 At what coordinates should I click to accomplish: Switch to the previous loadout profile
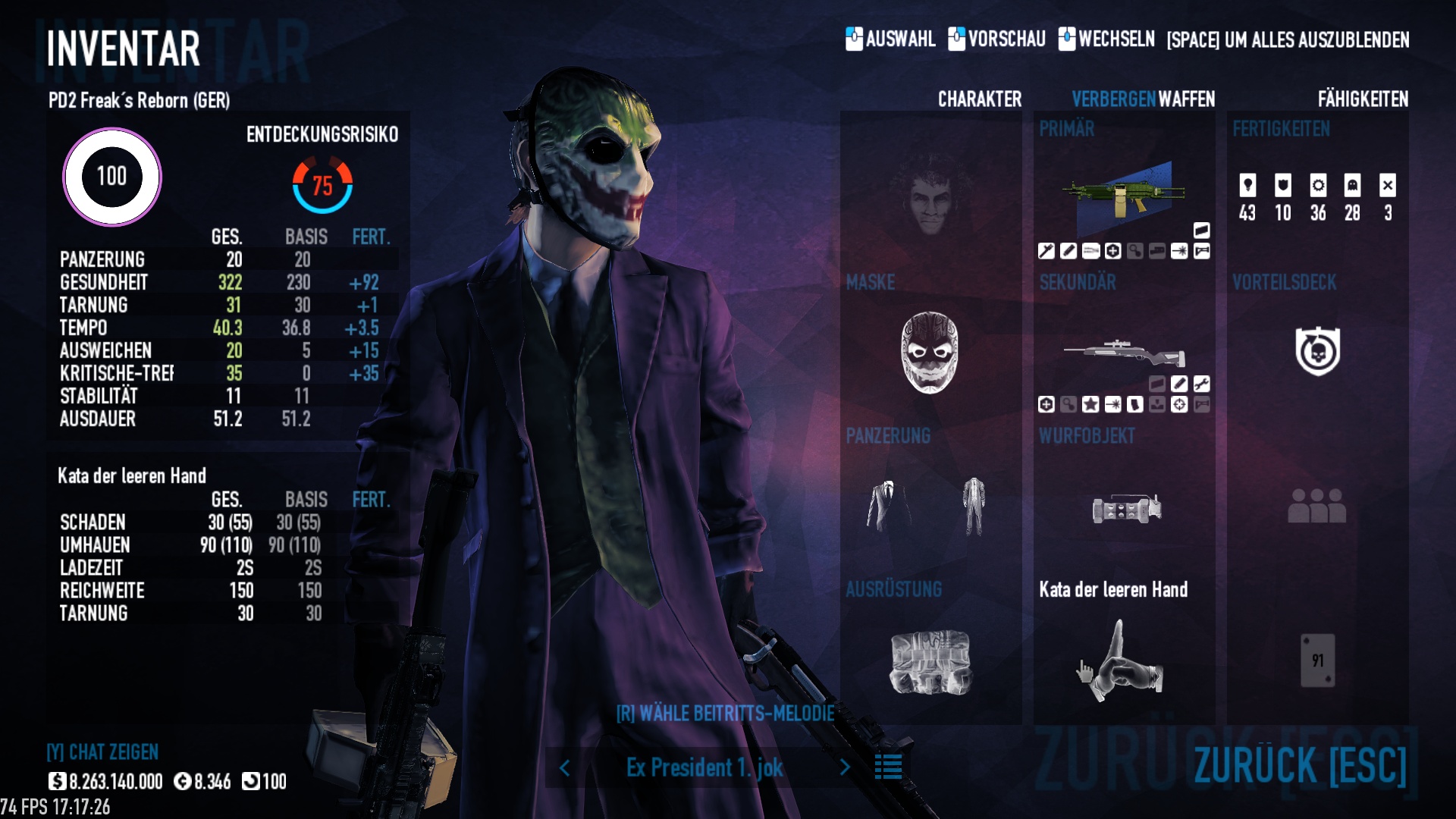pos(565,768)
